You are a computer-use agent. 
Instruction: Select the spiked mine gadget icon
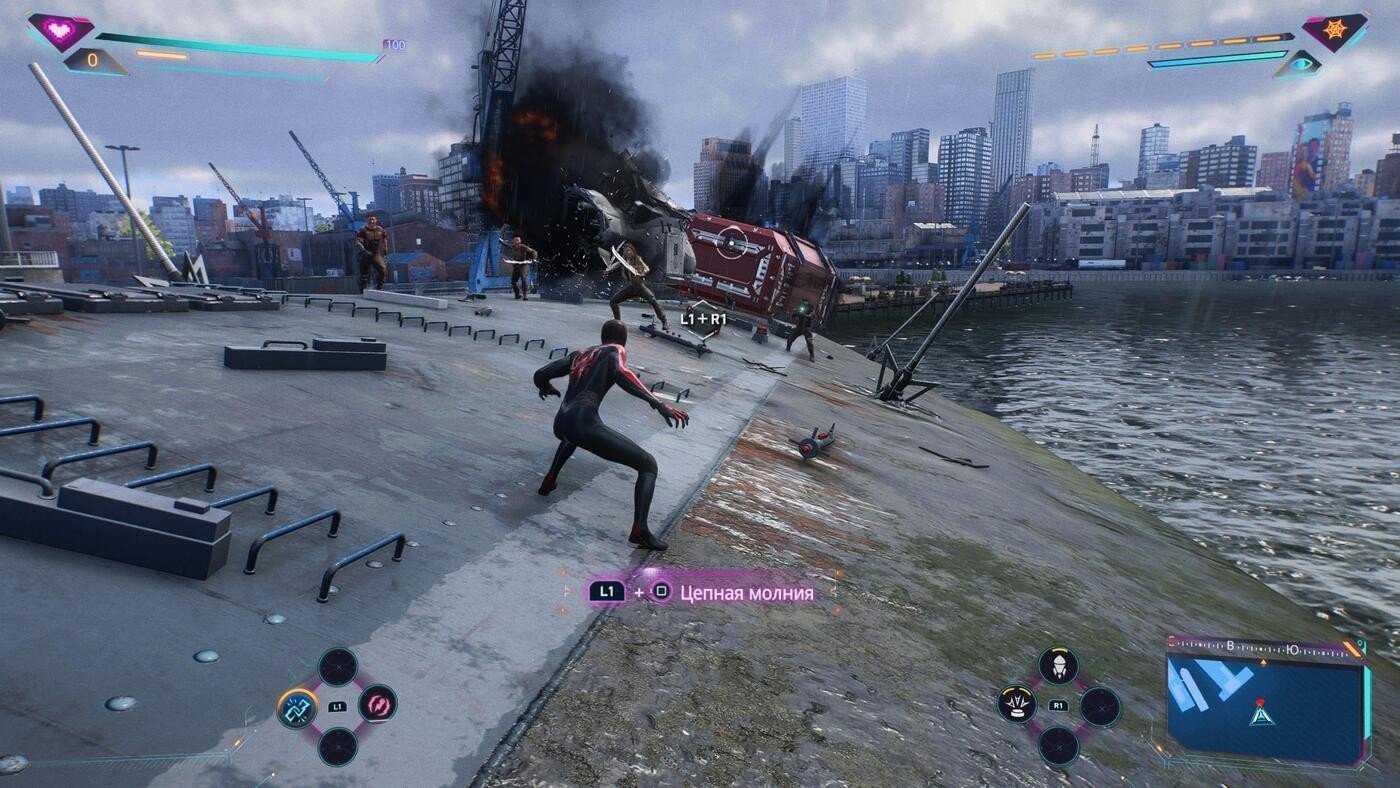1017,705
